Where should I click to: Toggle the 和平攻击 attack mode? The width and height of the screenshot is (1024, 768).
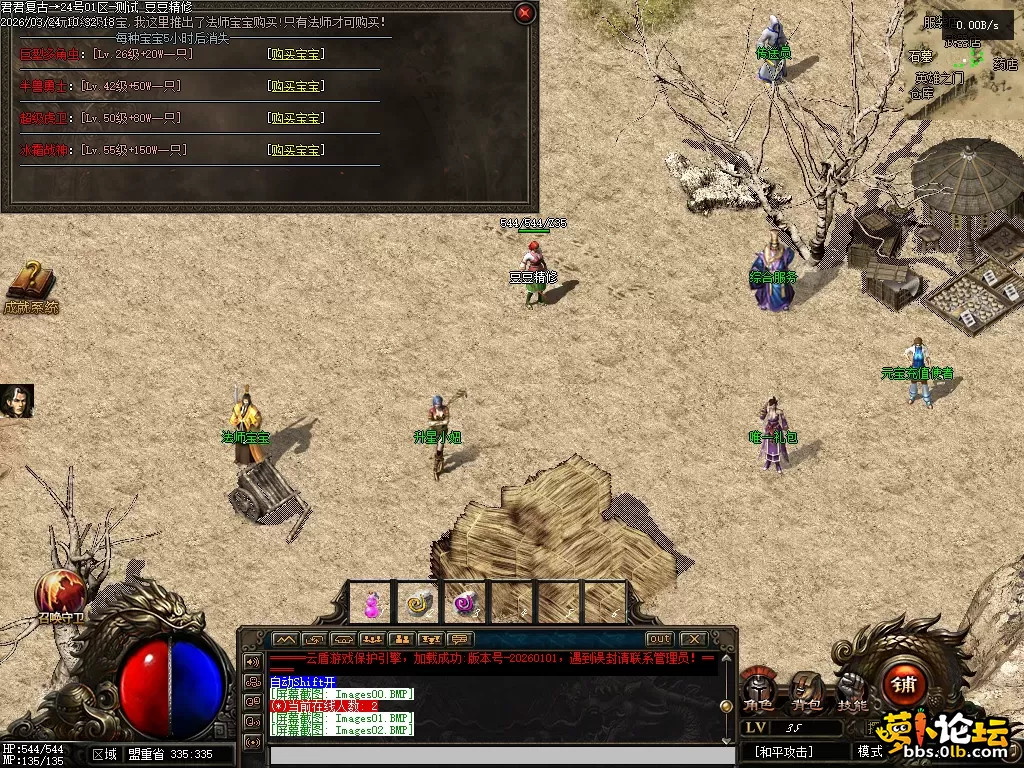point(783,751)
